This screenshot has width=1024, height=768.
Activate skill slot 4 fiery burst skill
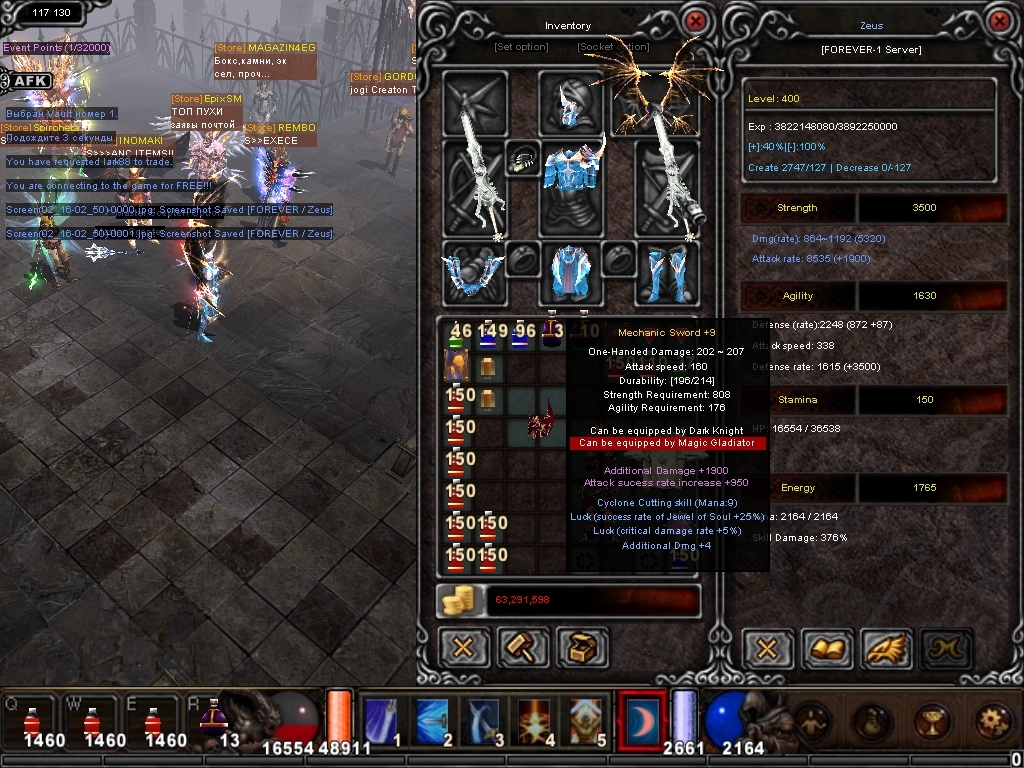[x=537, y=720]
